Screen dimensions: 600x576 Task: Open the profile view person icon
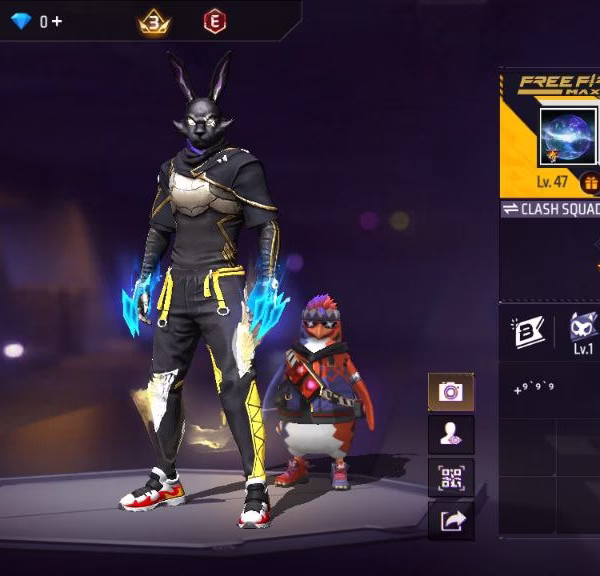[451, 435]
